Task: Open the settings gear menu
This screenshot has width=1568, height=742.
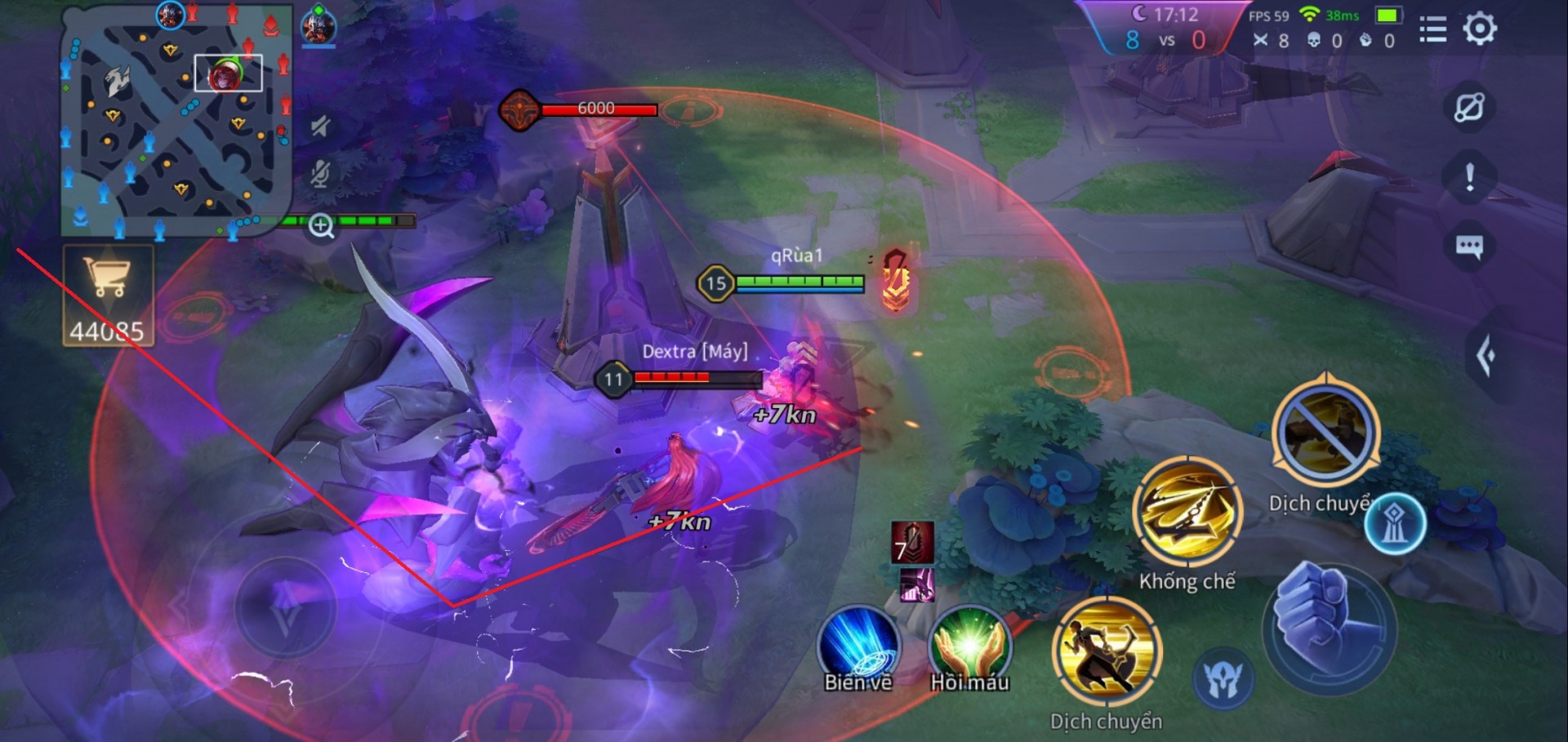Action: [x=1479, y=29]
